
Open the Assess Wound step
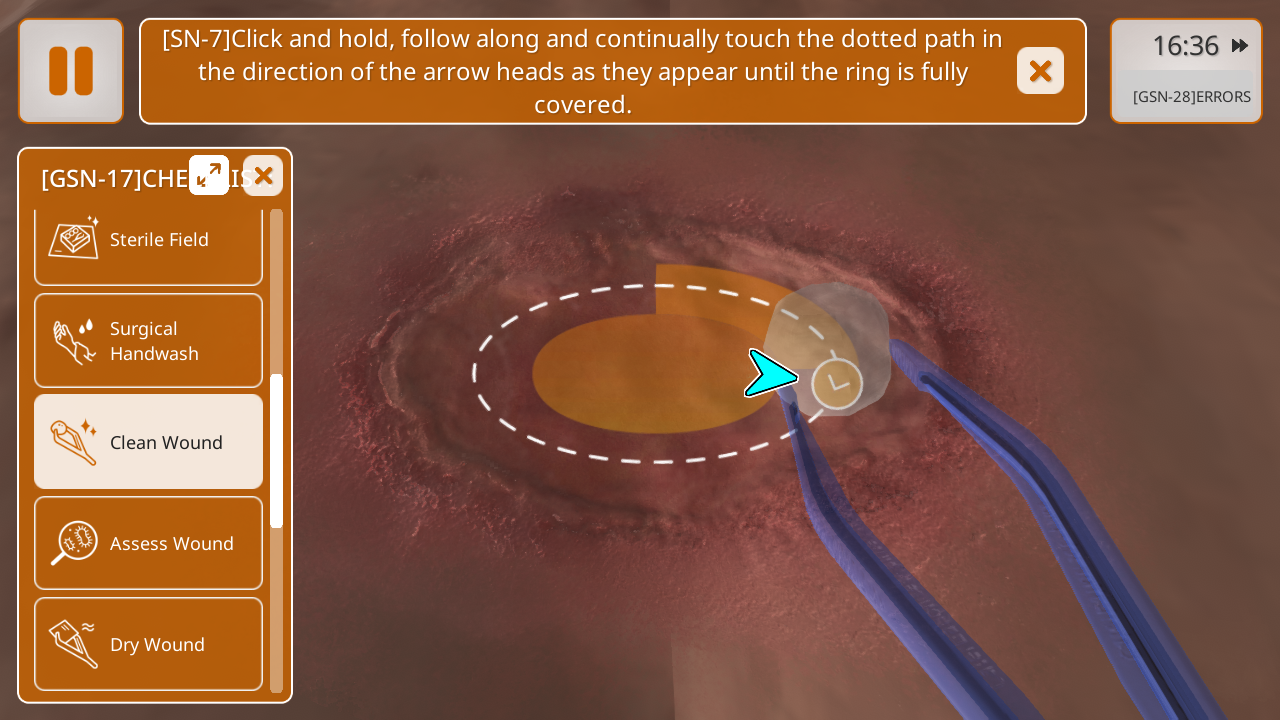coord(148,543)
